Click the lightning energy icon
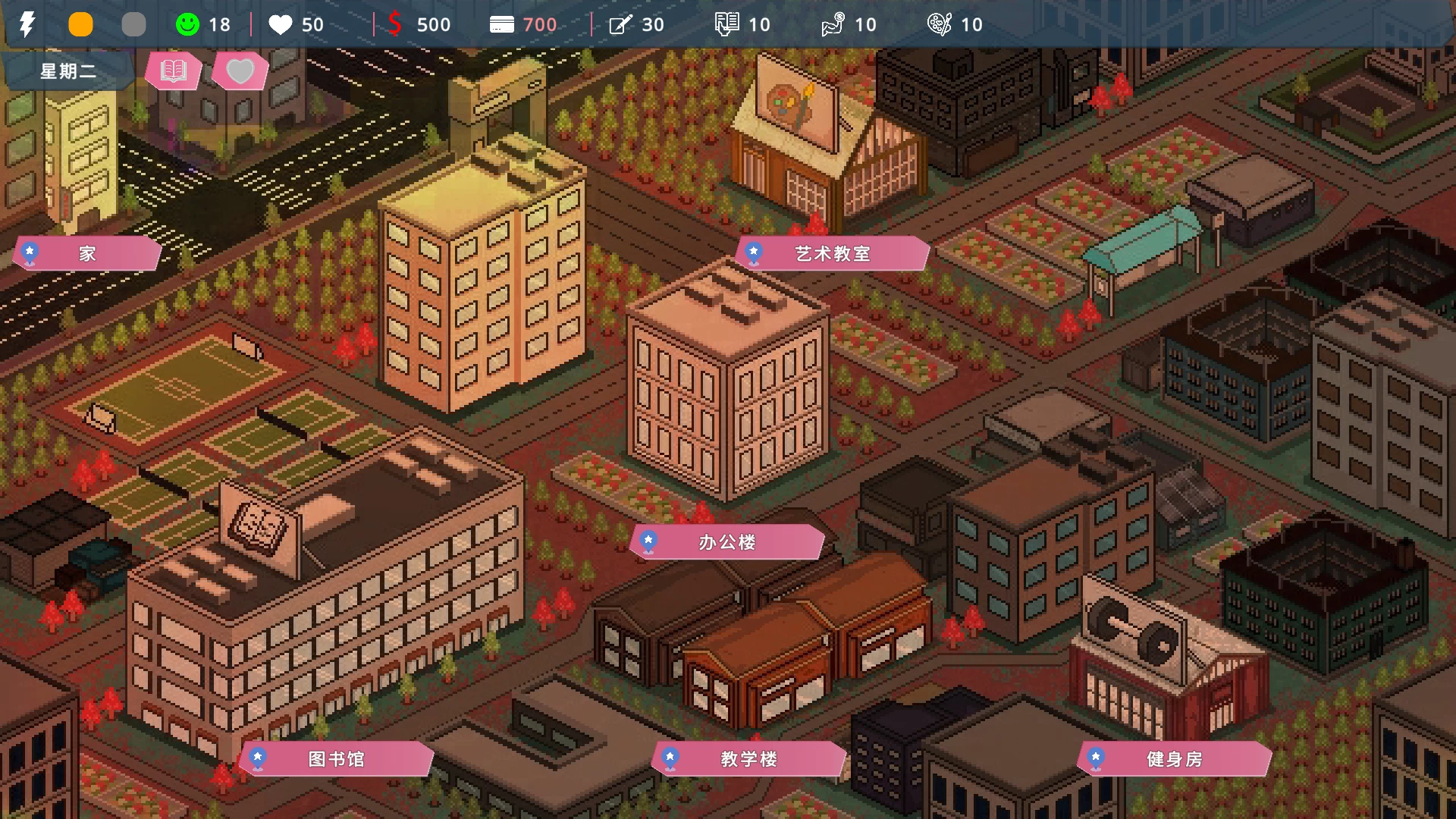The width and height of the screenshot is (1456, 819). click(x=27, y=24)
